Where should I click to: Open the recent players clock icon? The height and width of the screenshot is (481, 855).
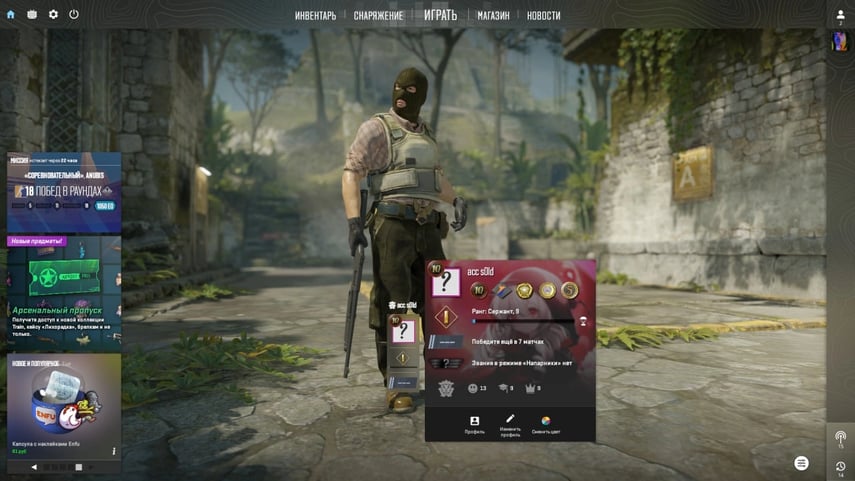click(840, 467)
